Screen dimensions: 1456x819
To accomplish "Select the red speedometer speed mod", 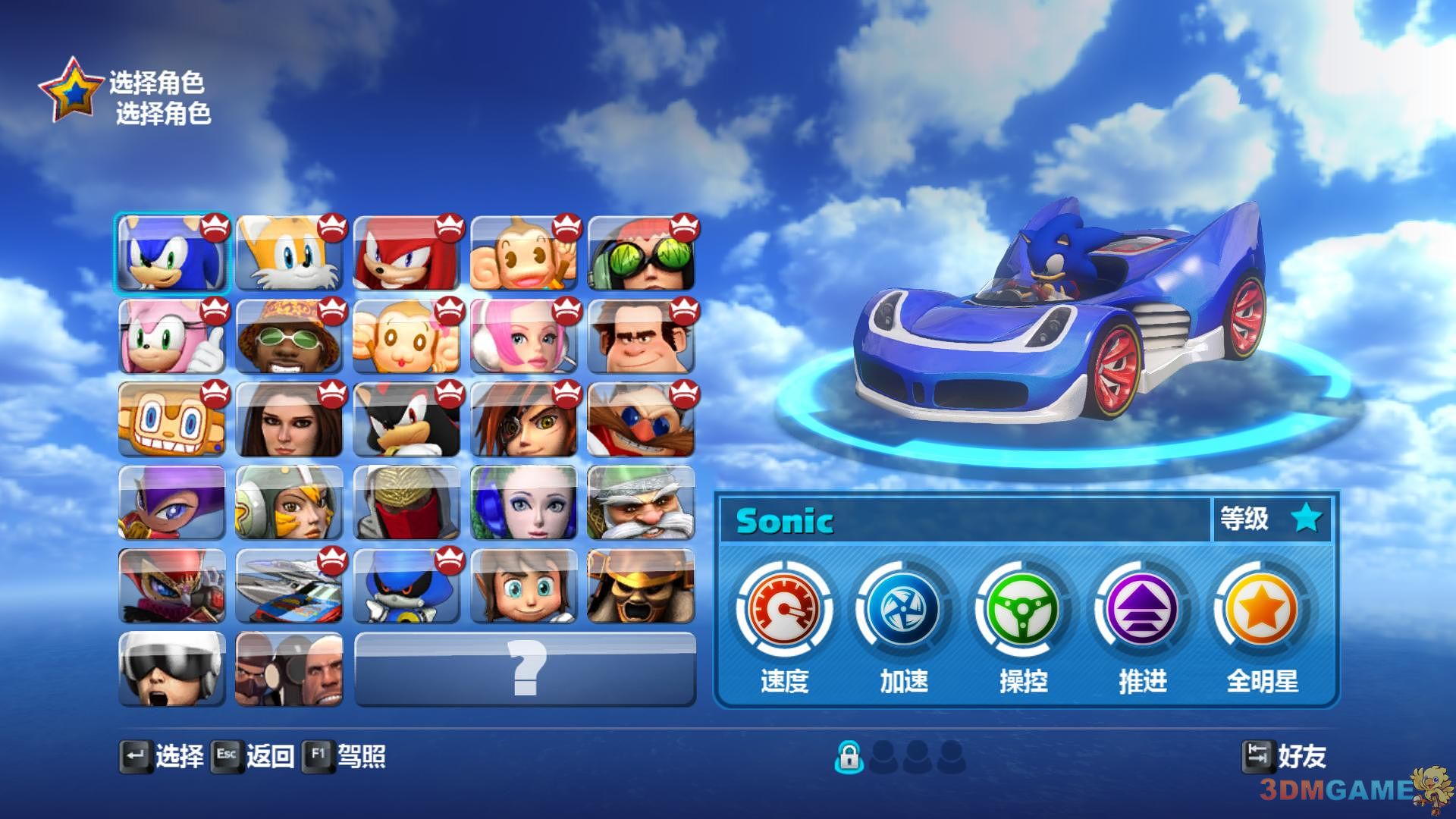I will (784, 609).
